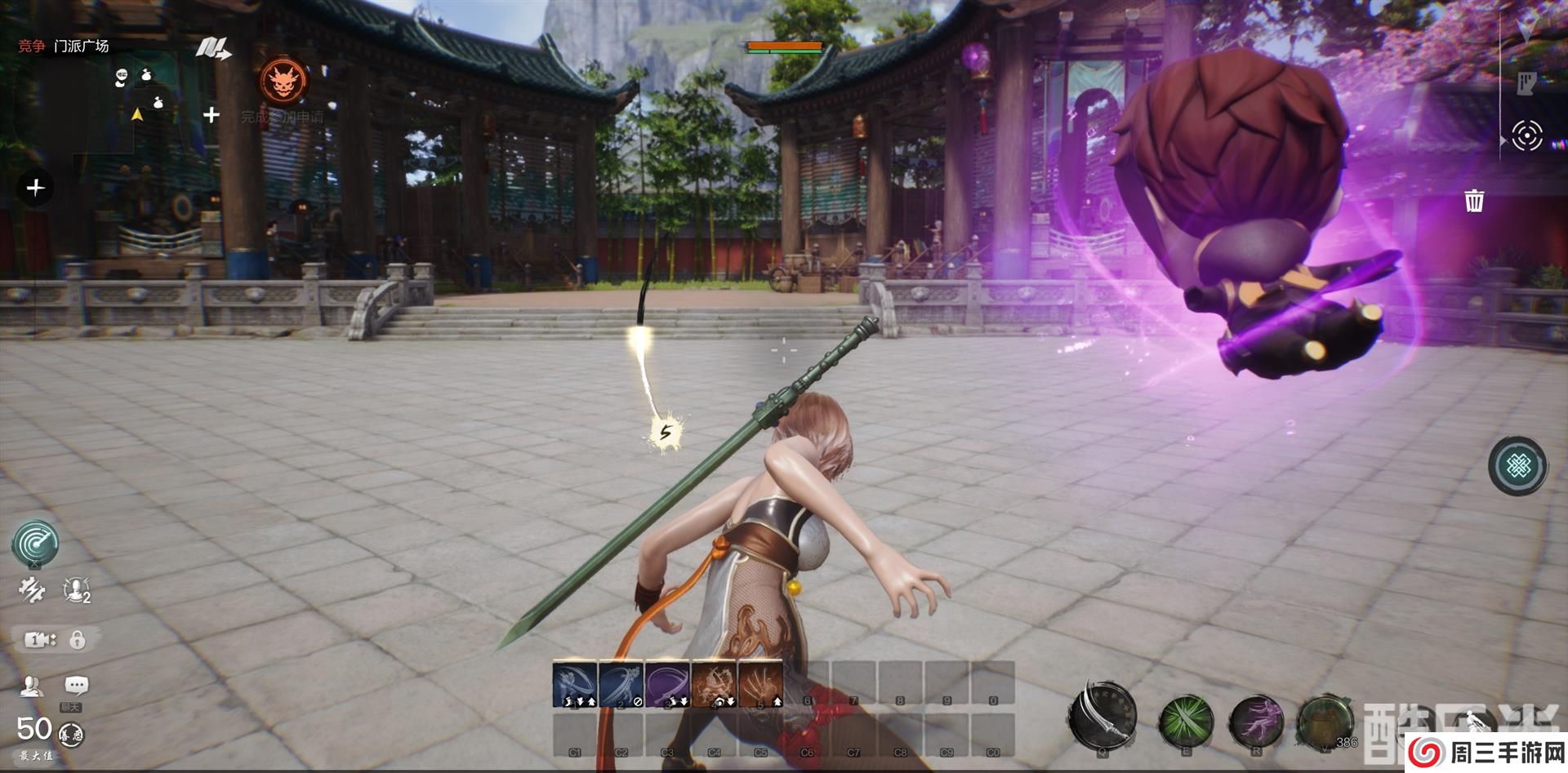The image size is (1568, 773).
Task: Tap the teal knot emblem button
Action: point(1518,466)
